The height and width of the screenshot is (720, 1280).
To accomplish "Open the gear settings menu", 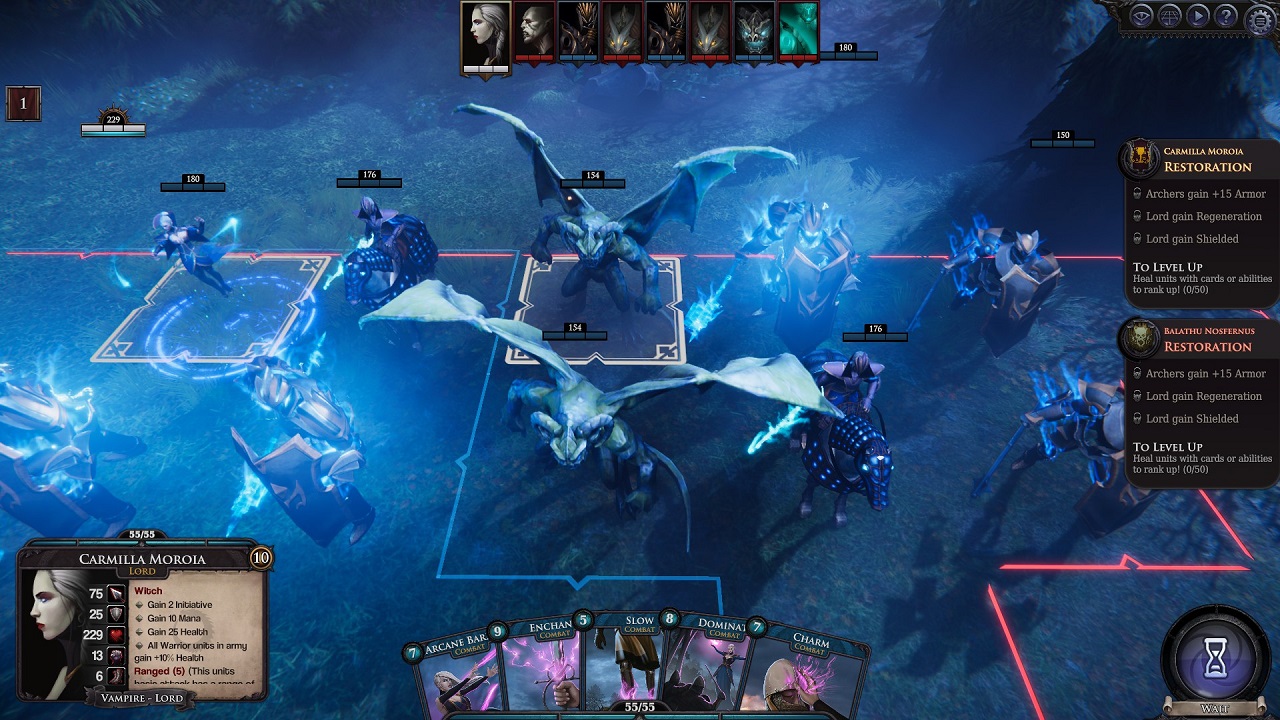I will click(1259, 17).
